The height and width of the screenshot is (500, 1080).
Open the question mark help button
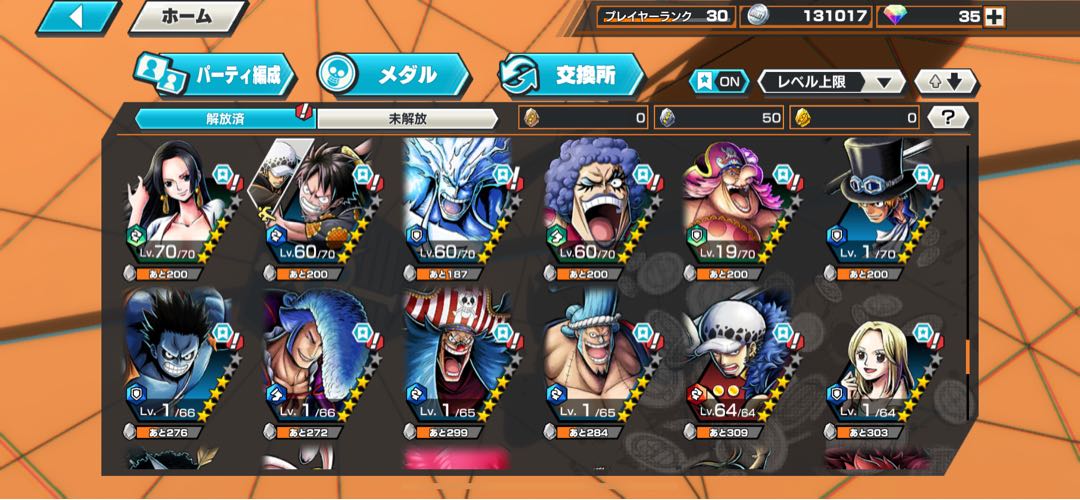(x=947, y=118)
